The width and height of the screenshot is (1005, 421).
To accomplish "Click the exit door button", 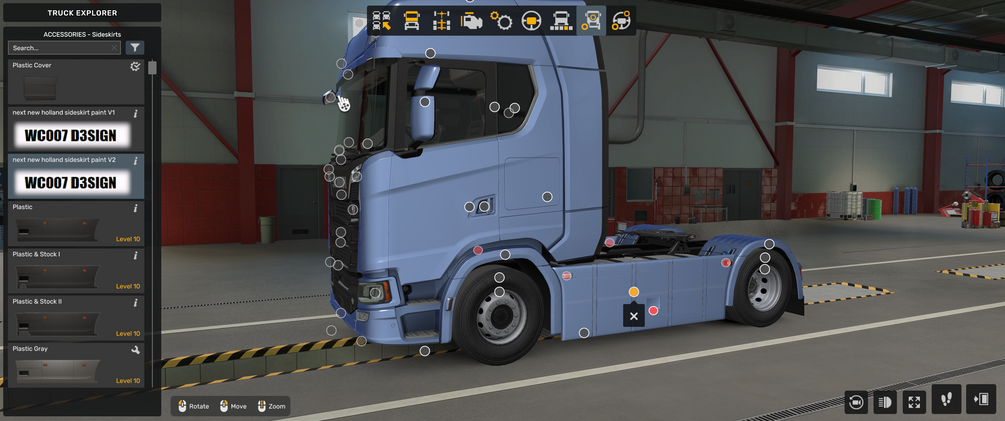I will coord(982,399).
